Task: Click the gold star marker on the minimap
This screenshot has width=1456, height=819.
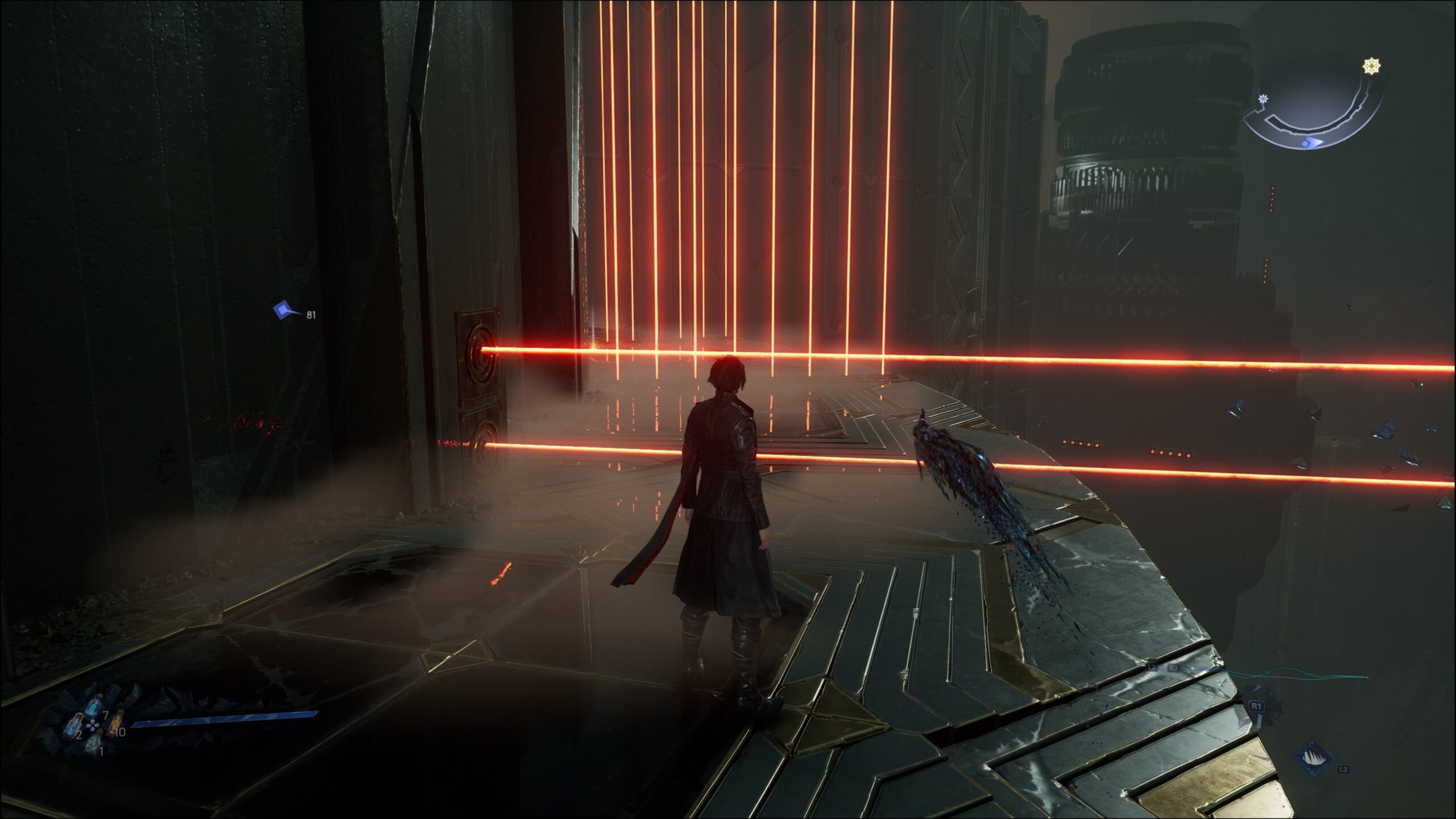Action: point(1372,67)
